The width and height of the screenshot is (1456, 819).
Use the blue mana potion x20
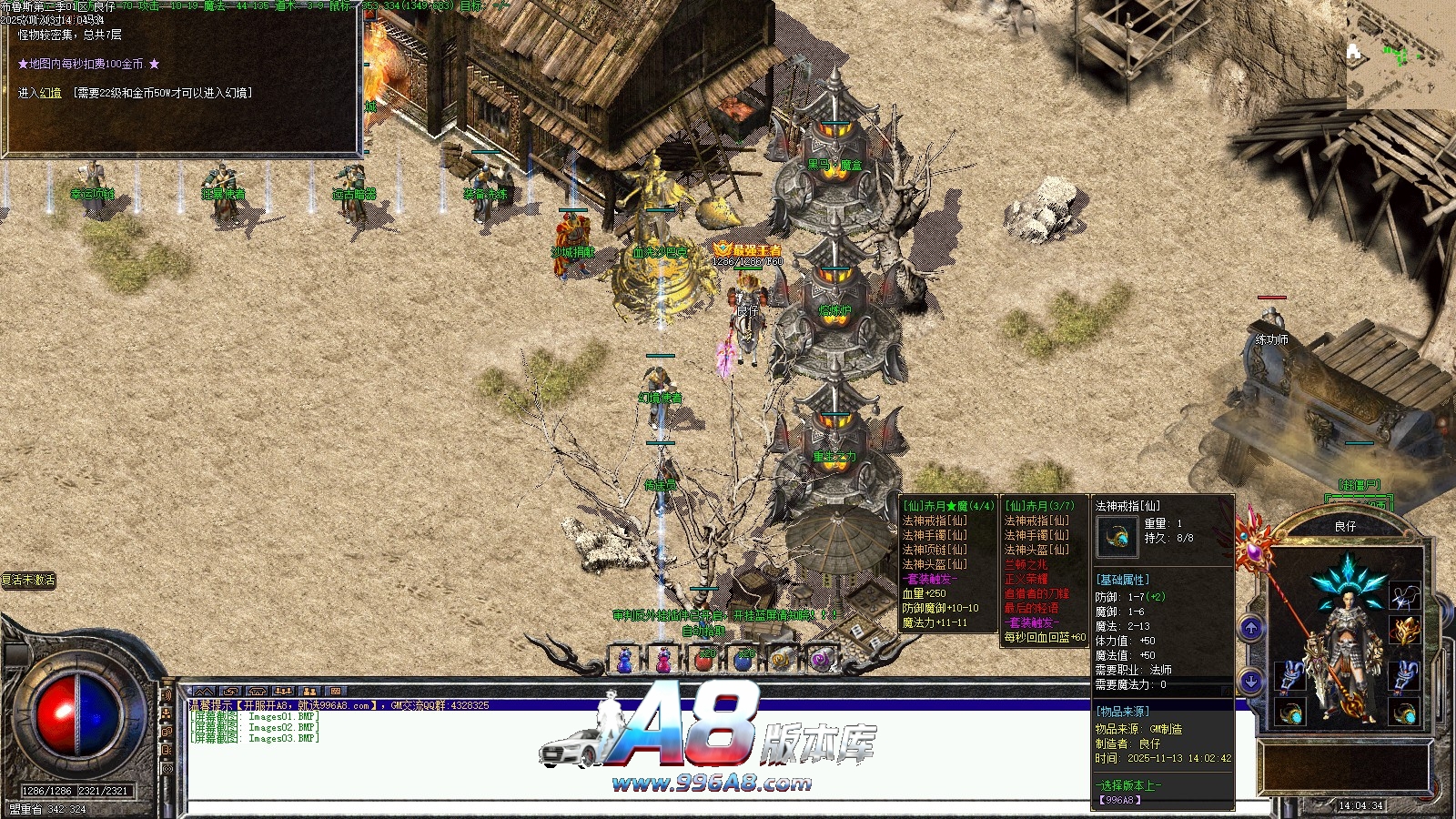(743, 661)
